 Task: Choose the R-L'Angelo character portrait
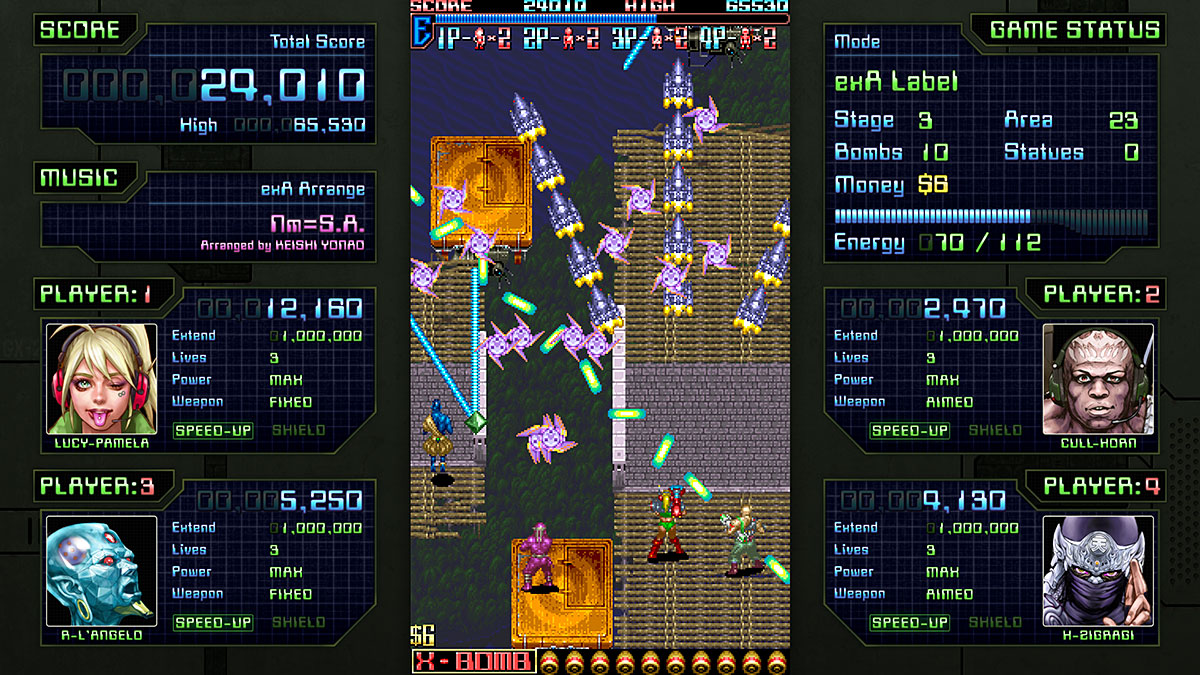[102, 570]
